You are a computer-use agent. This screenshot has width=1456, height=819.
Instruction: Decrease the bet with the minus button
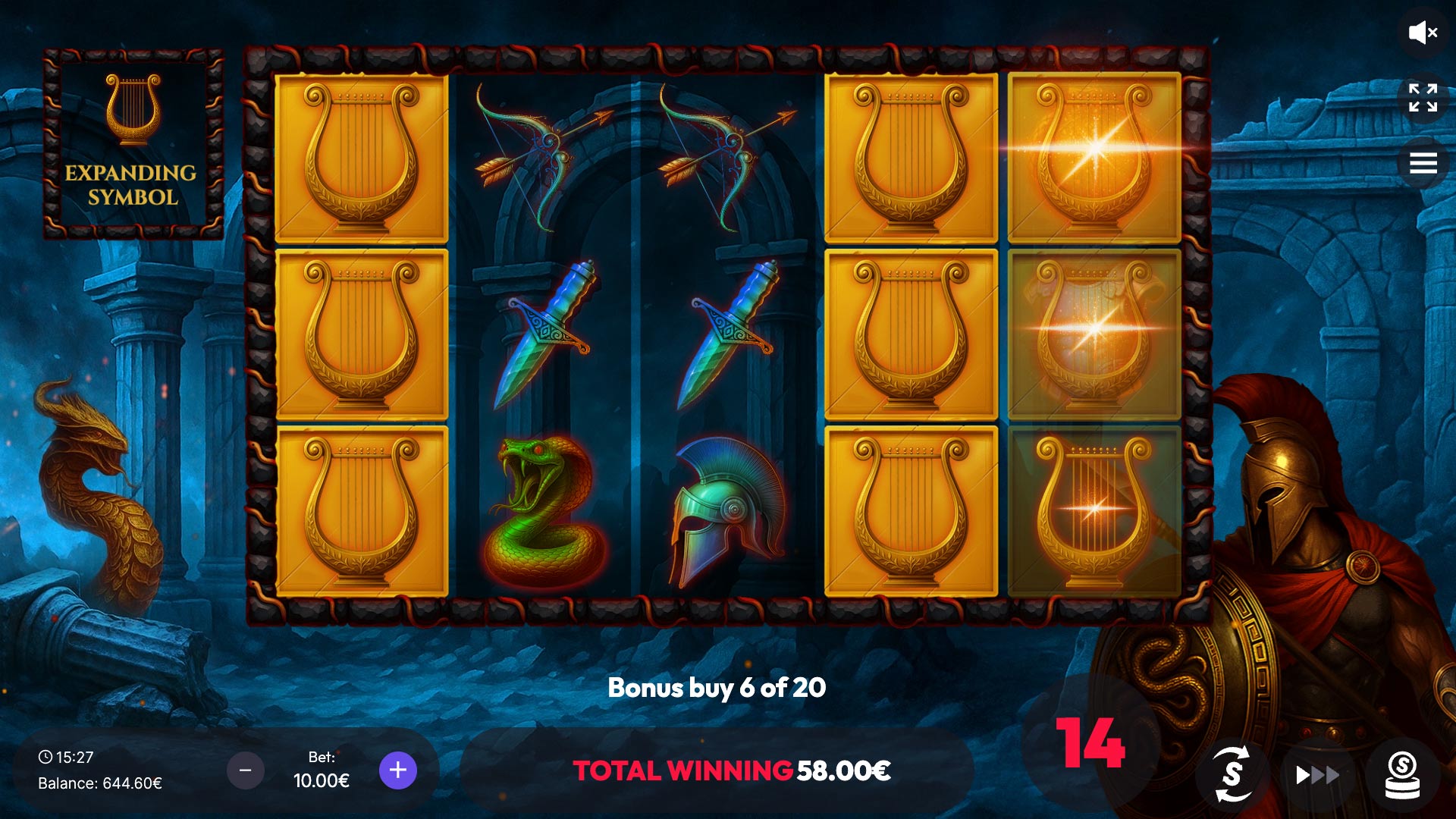[x=246, y=770]
